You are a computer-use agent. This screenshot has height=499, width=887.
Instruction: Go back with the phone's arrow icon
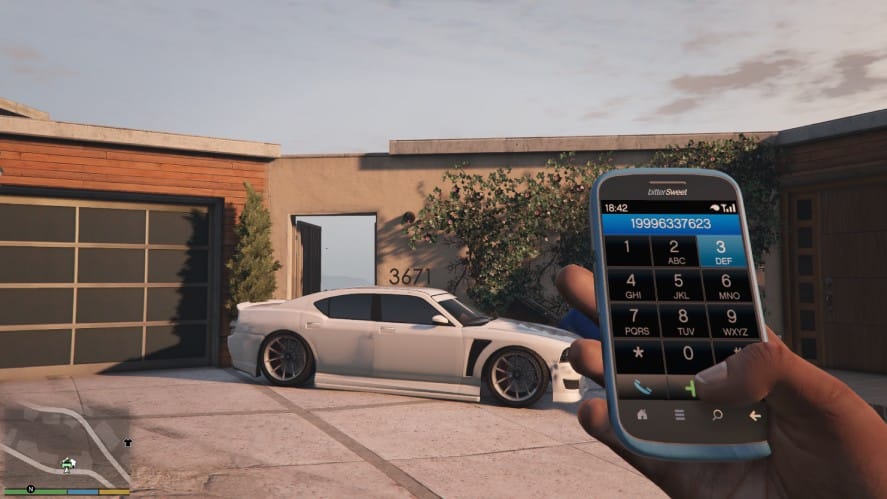(754, 414)
